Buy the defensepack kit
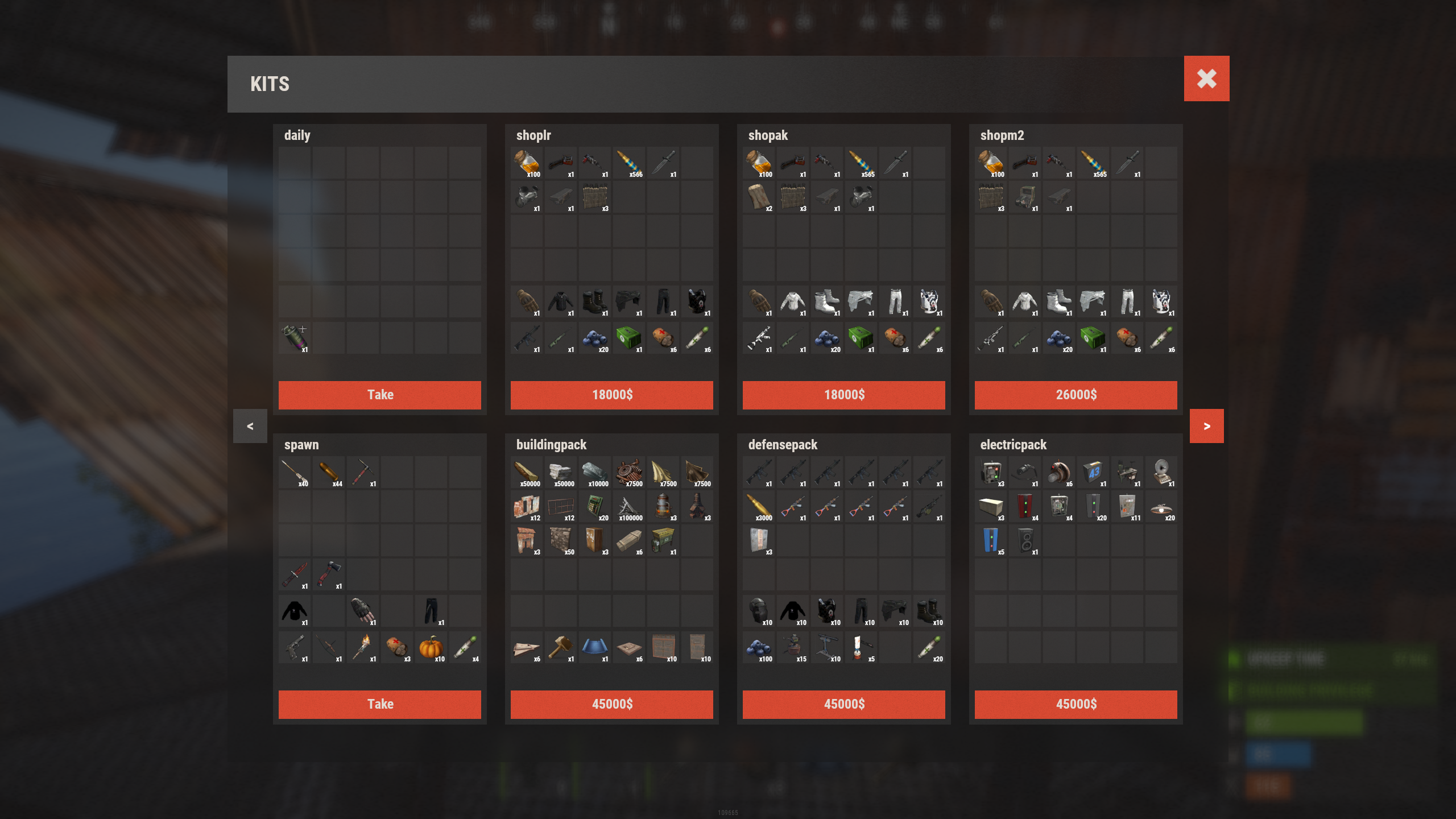The width and height of the screenshot is (1456, 819). click(x=843, y=704)
